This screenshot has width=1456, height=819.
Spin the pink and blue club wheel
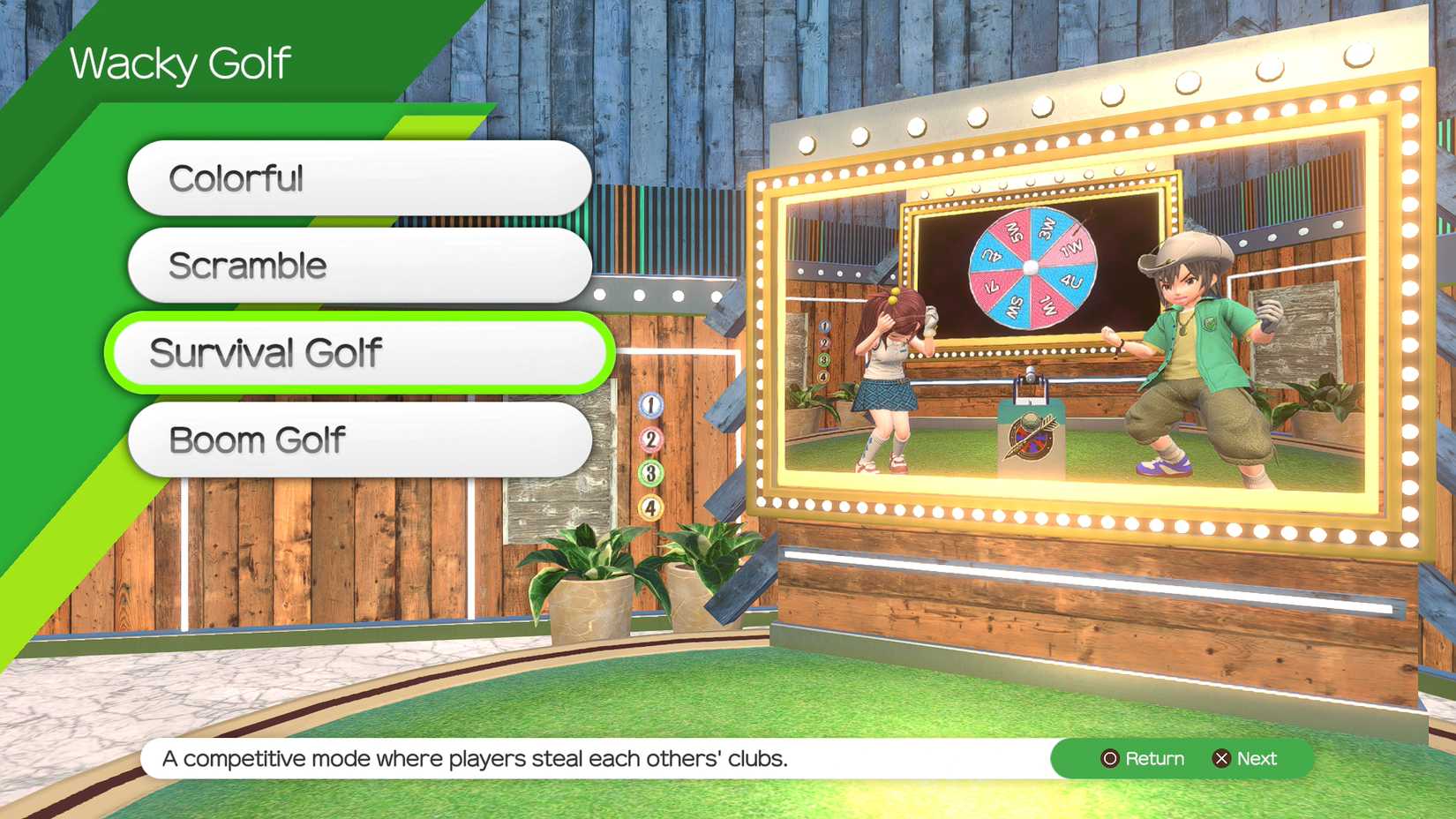1030,267
